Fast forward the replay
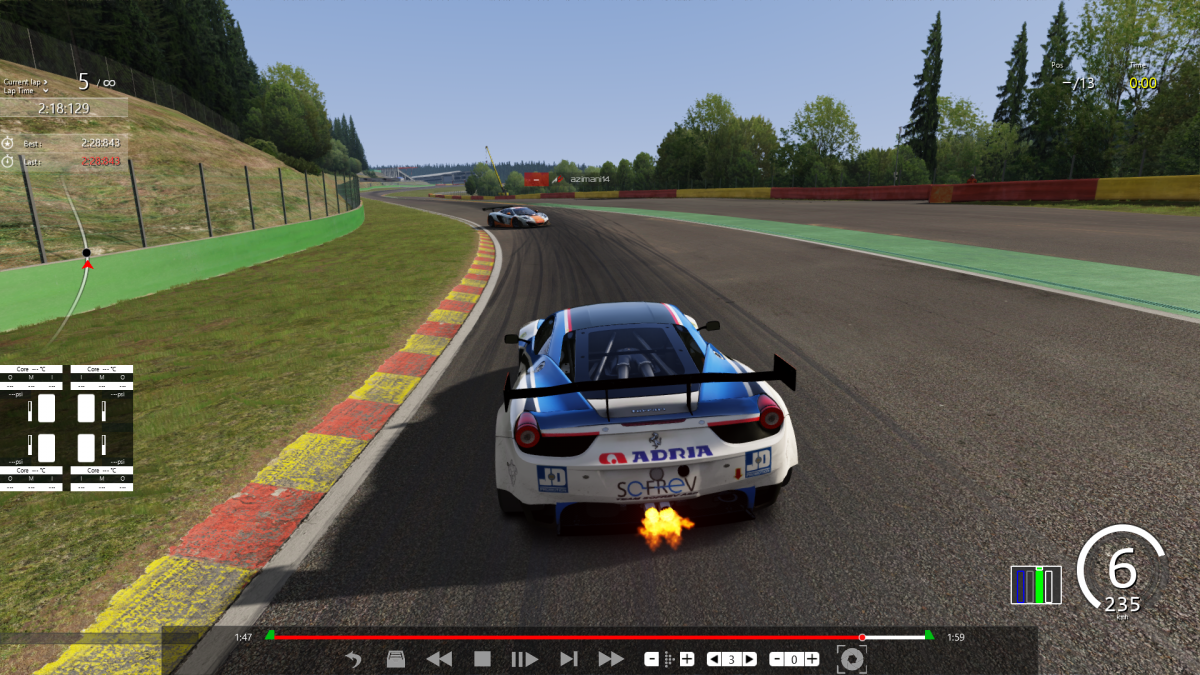This screenshot has height=675, width=1200. pos(610,659)
